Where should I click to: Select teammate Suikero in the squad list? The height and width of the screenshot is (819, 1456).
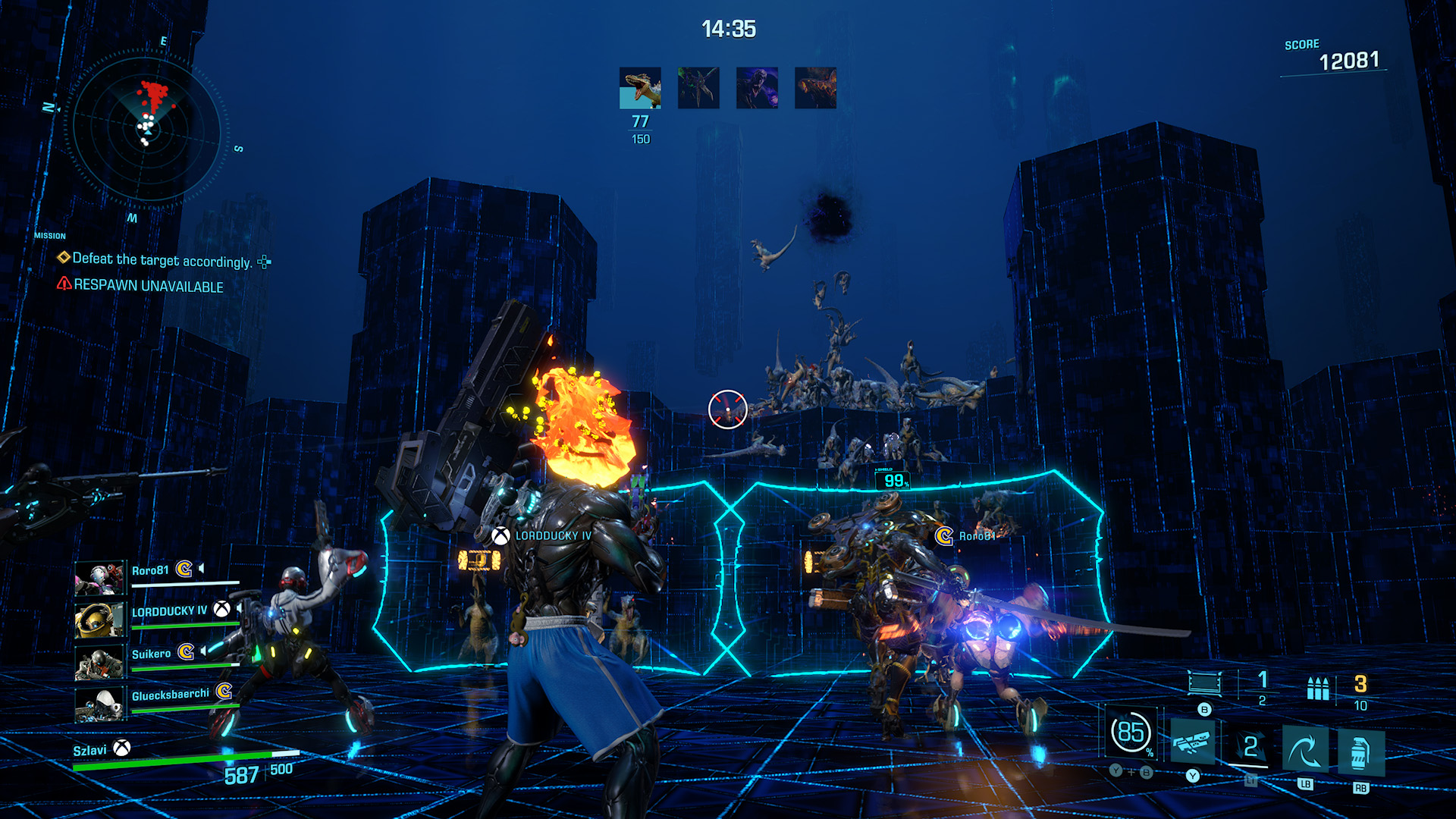151,654
